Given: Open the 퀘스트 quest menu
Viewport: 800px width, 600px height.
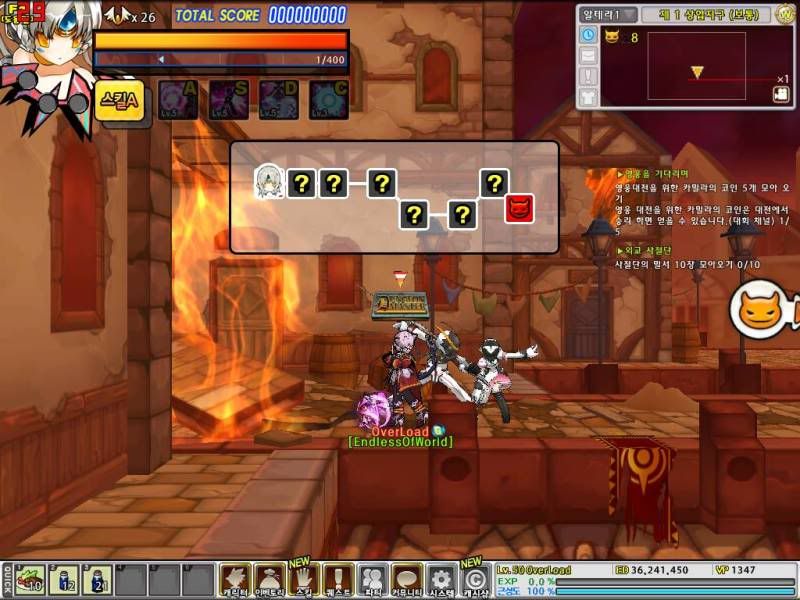Looking at the screenshot, I should click(x=338, y=580).
